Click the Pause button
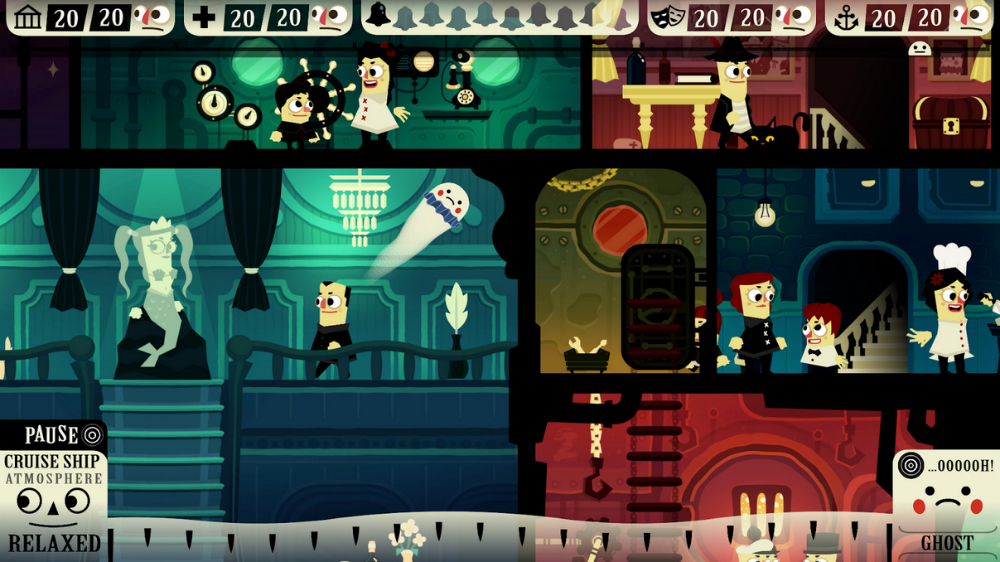Image resolution: width=1000 pixels, height=562 pixels. (53, 435)
